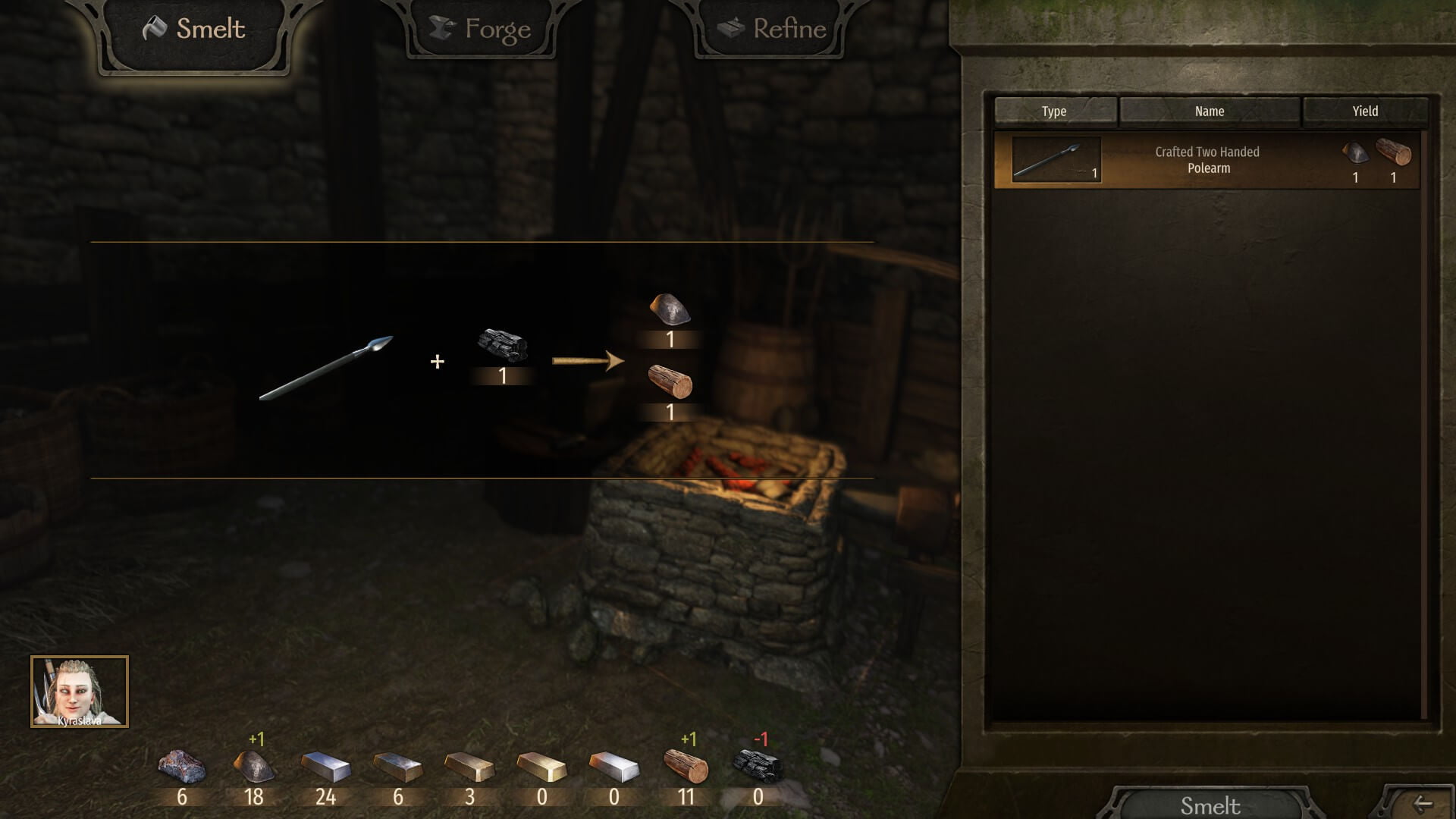Open the Forge tab
Image resolution: width=1456 pixels, height=819 pixels.
(482, 30)
